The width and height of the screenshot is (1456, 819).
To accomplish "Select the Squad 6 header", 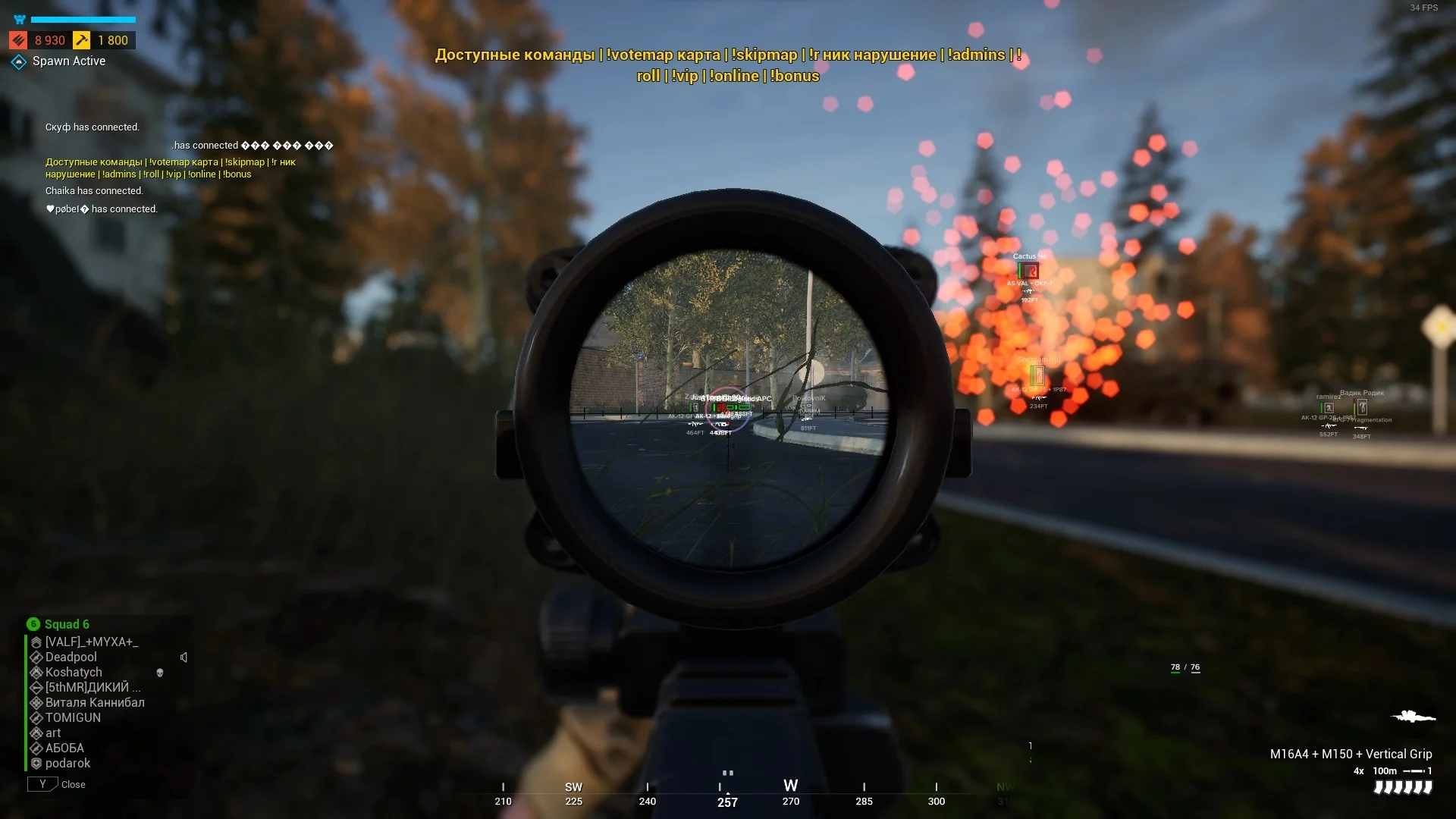I will tap(66, 624).
